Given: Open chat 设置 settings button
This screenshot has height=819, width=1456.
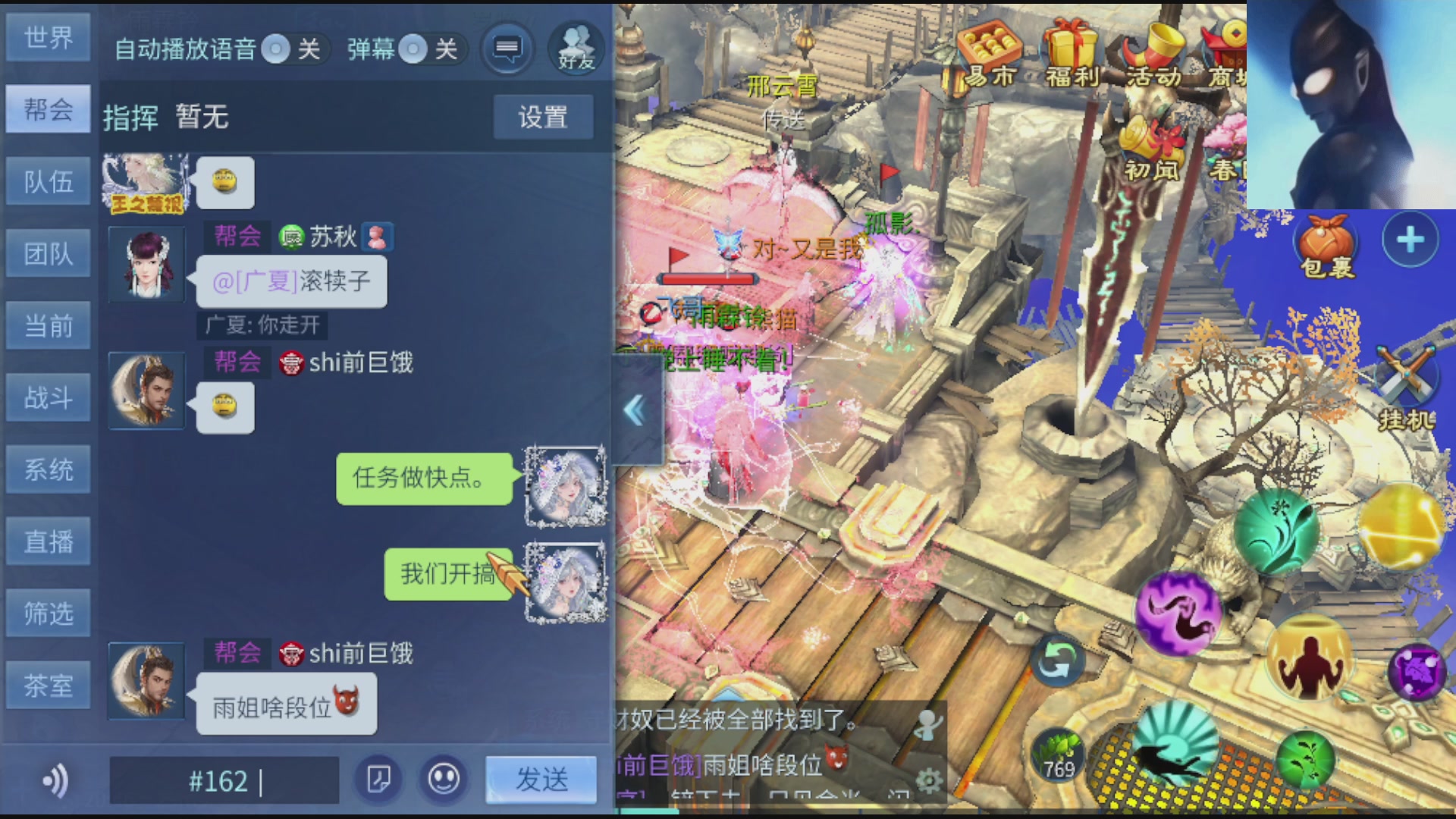Looking at the screenshot, I should 542,117.
